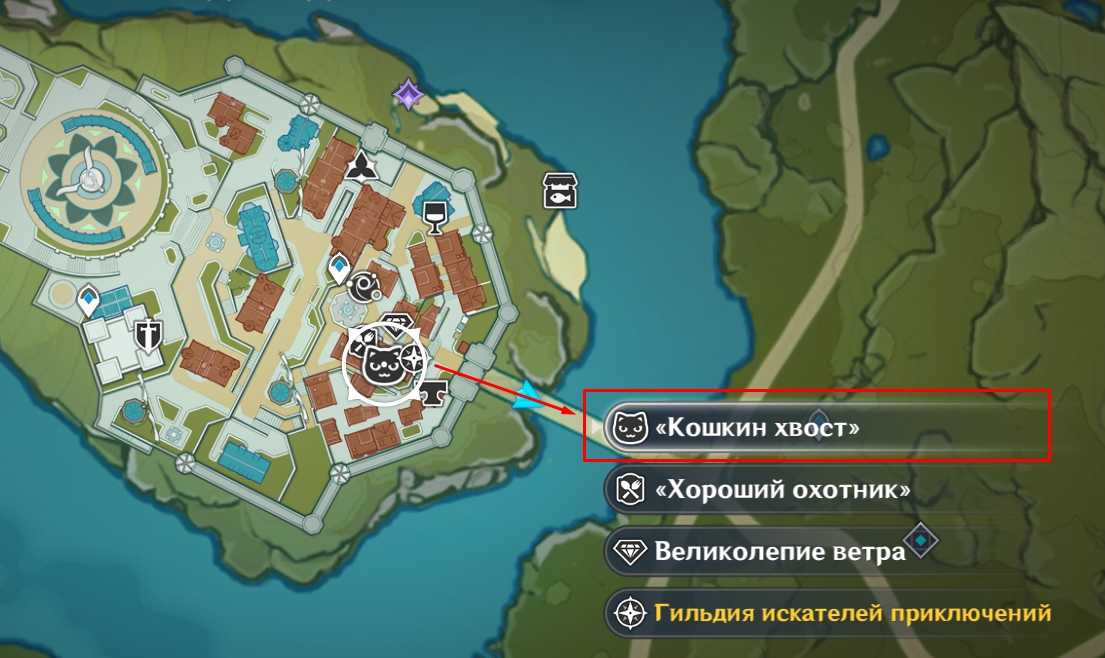Viewport: 1105px width, 658px height.
Task: Select the fishing shop map marker
Action: (559, 190)
